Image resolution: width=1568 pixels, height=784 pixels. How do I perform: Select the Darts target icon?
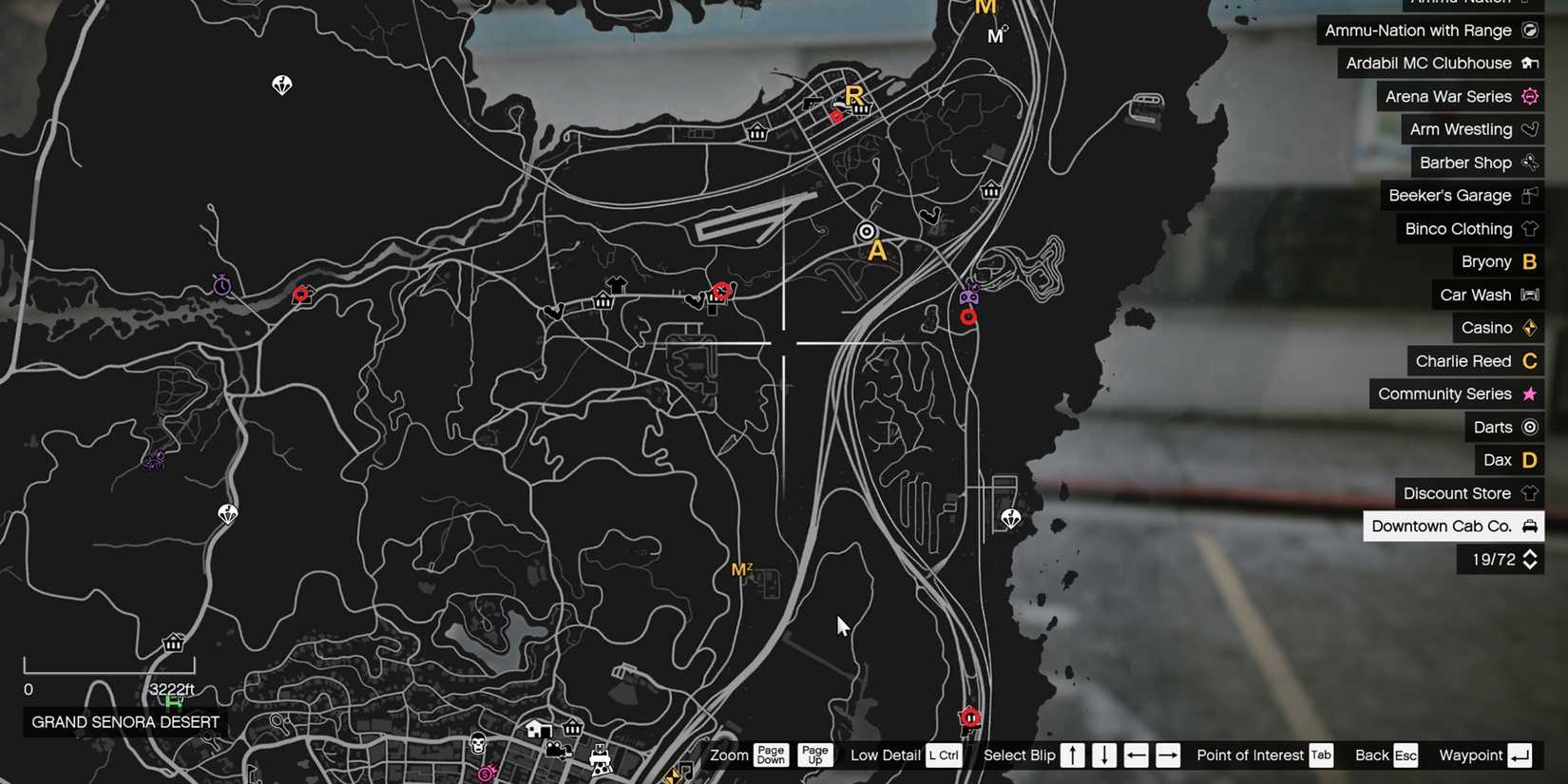(1529, 427)
